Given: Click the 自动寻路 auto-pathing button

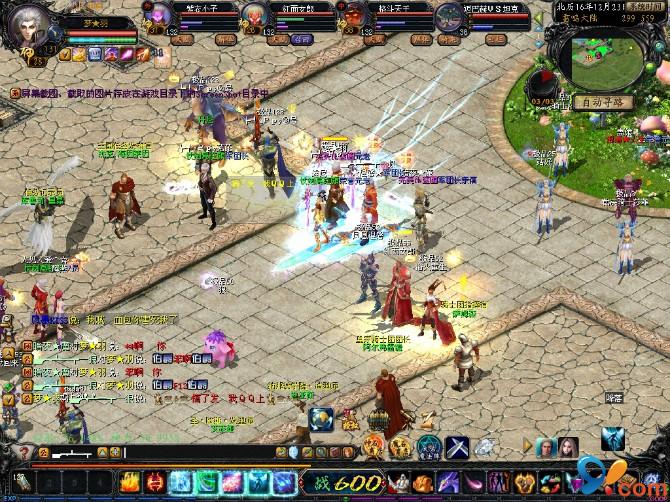Looking at the screenshot, I should click(604, 101).
